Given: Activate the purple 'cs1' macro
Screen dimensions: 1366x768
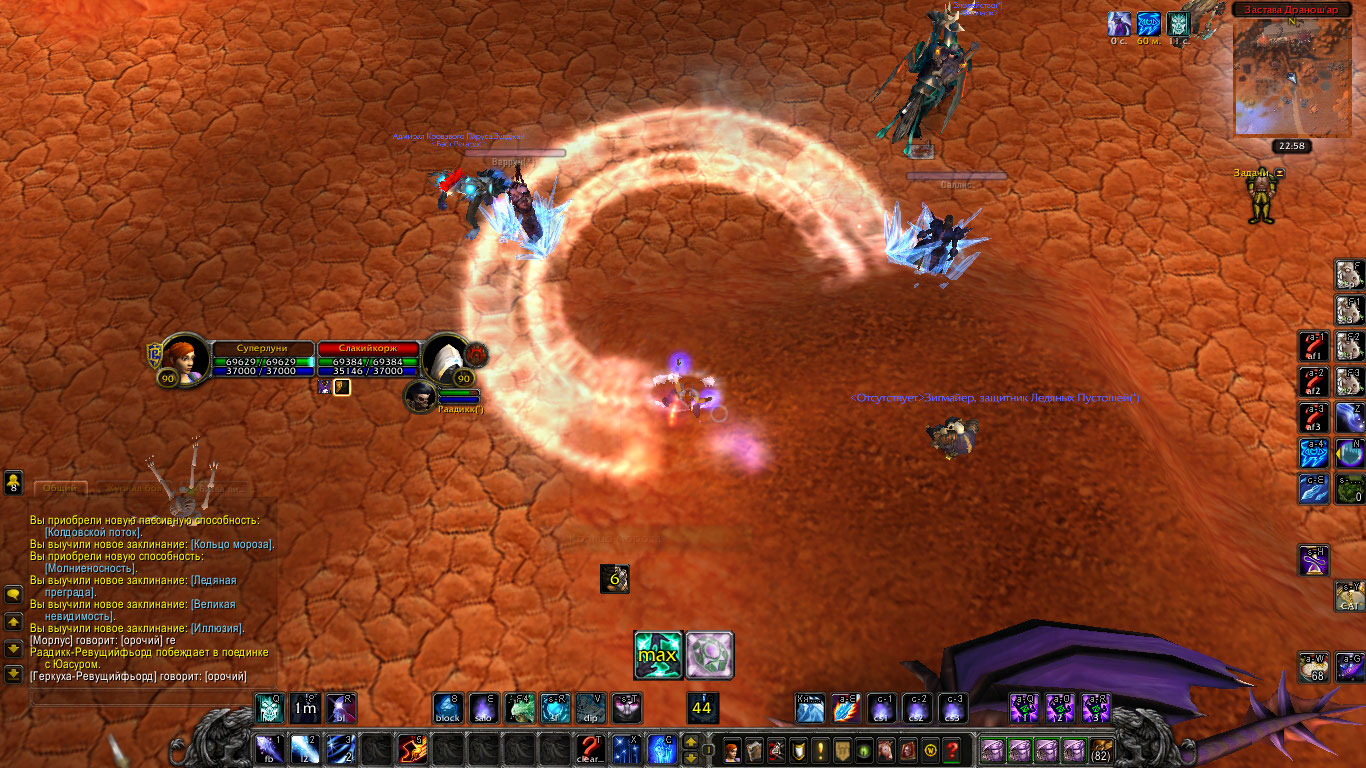Looking at the screenshot, I should [x=881, y=708].
